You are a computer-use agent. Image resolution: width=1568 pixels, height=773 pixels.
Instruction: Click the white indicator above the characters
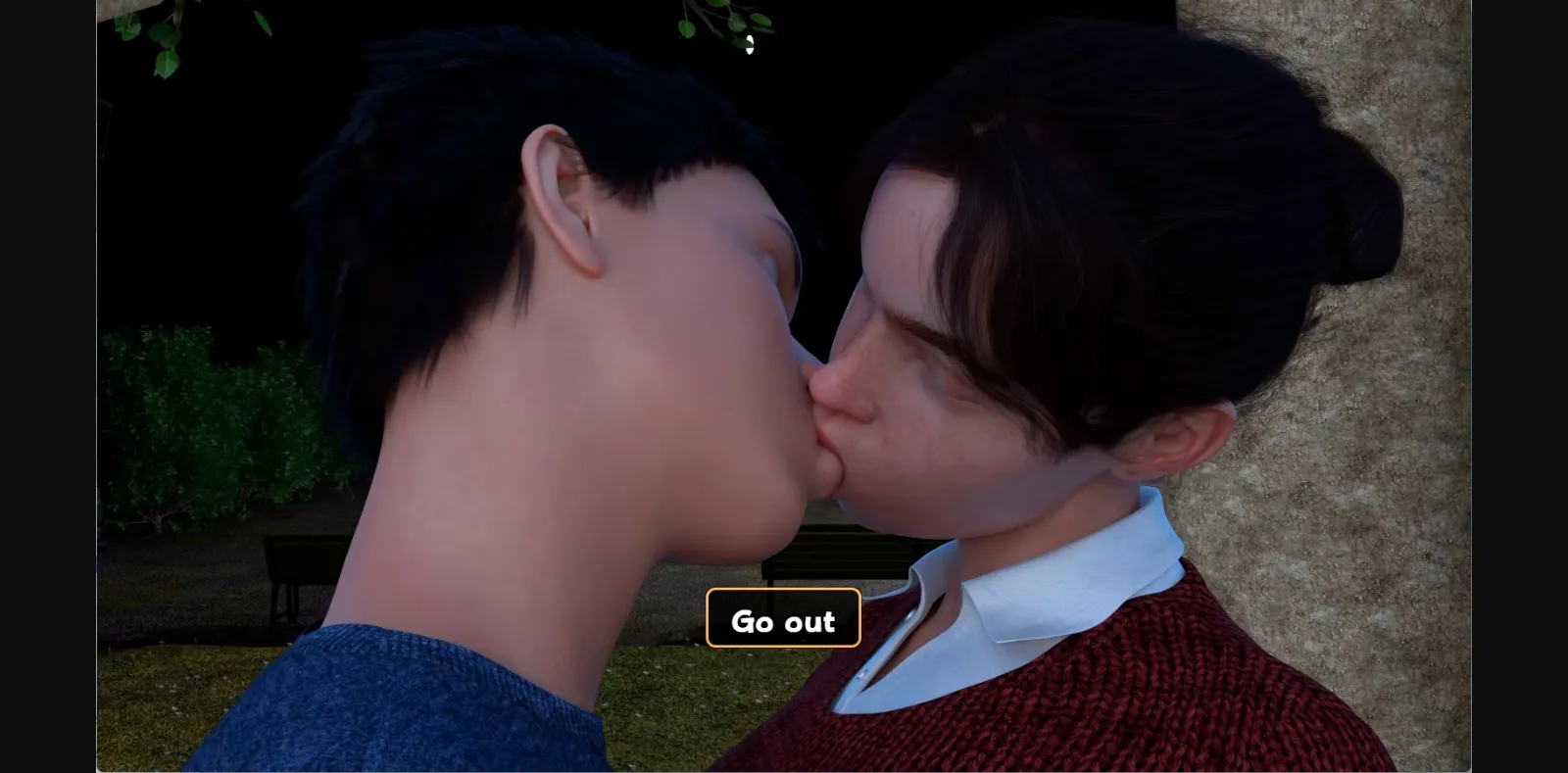[x=752, y=43]
